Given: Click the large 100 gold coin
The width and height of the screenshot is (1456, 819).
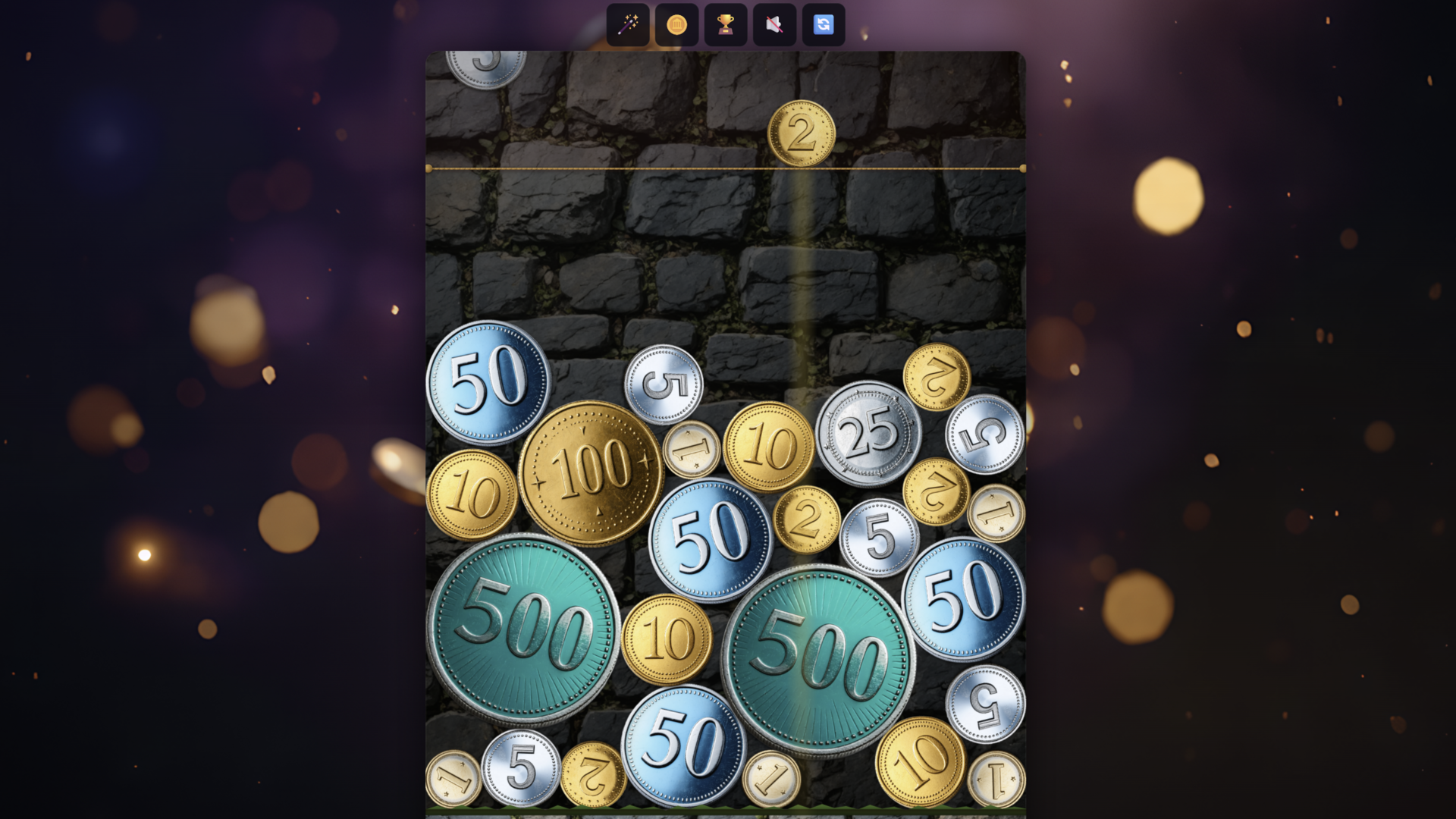Looking at the screenshot, I should point(592,470).
